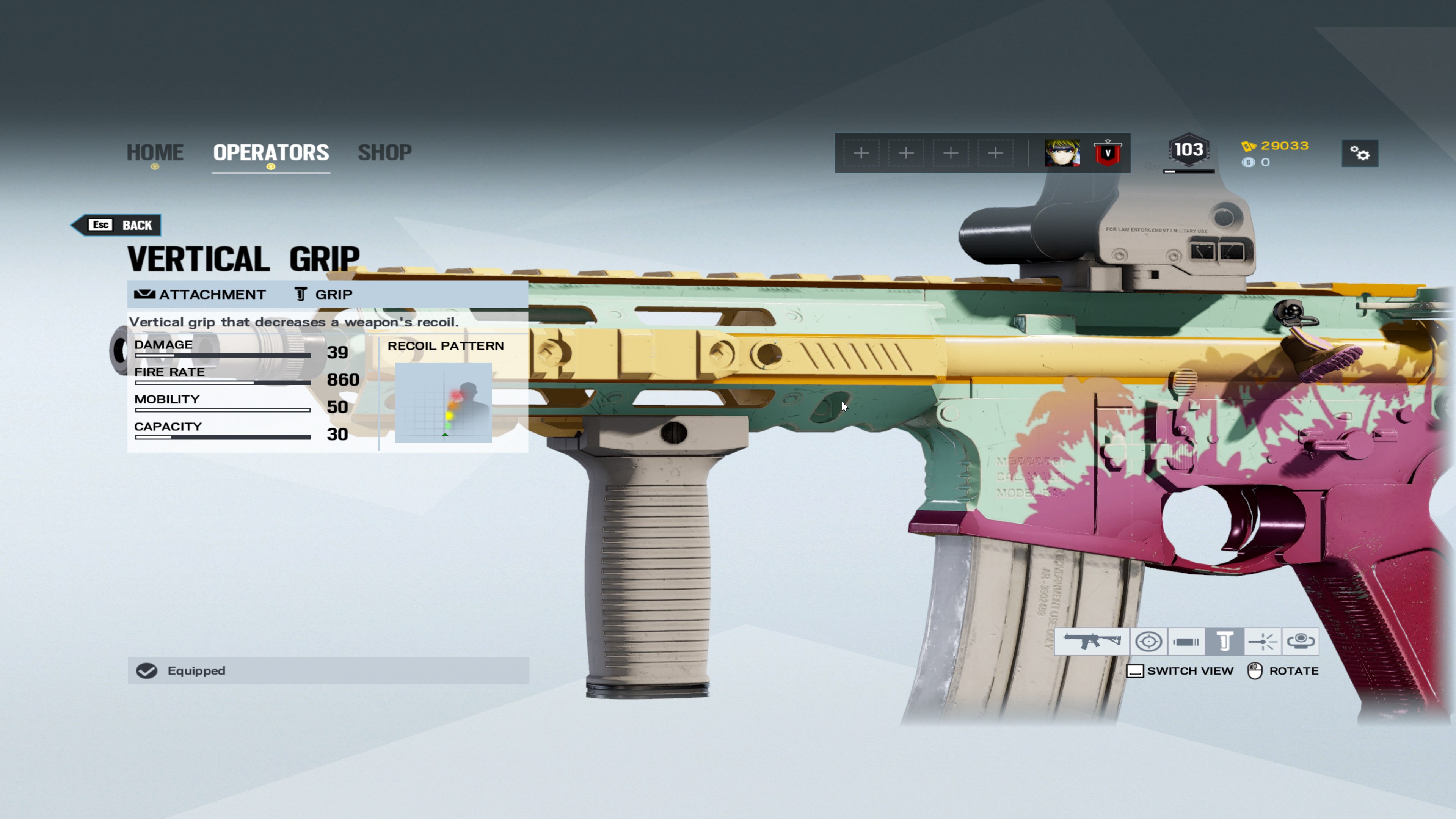Screen dimensions: 1456x819
Task: Choose the laser under-barrel attachment icon
Action: point(1262,642)
